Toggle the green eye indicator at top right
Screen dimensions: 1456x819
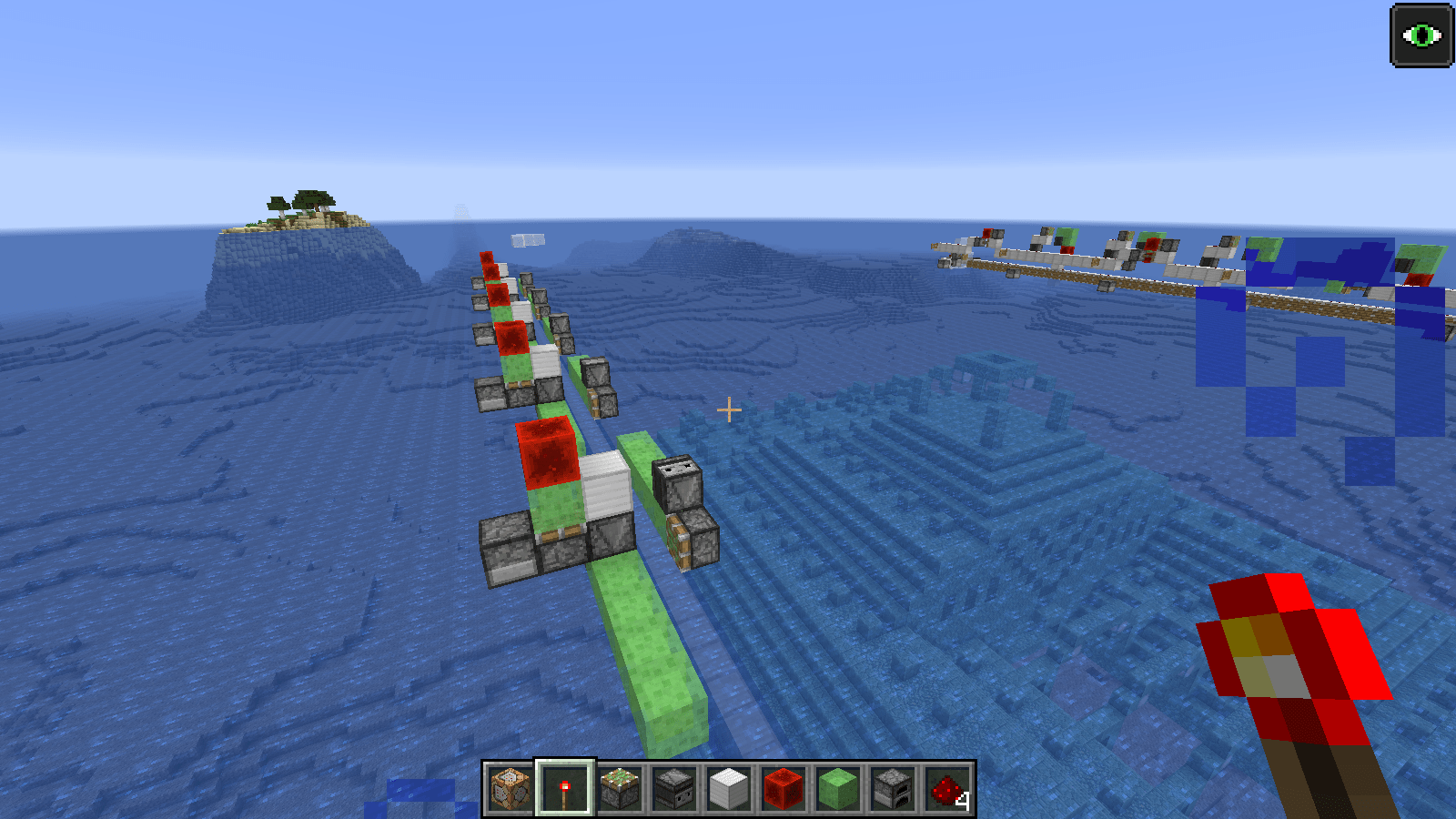pos(1423,35)
